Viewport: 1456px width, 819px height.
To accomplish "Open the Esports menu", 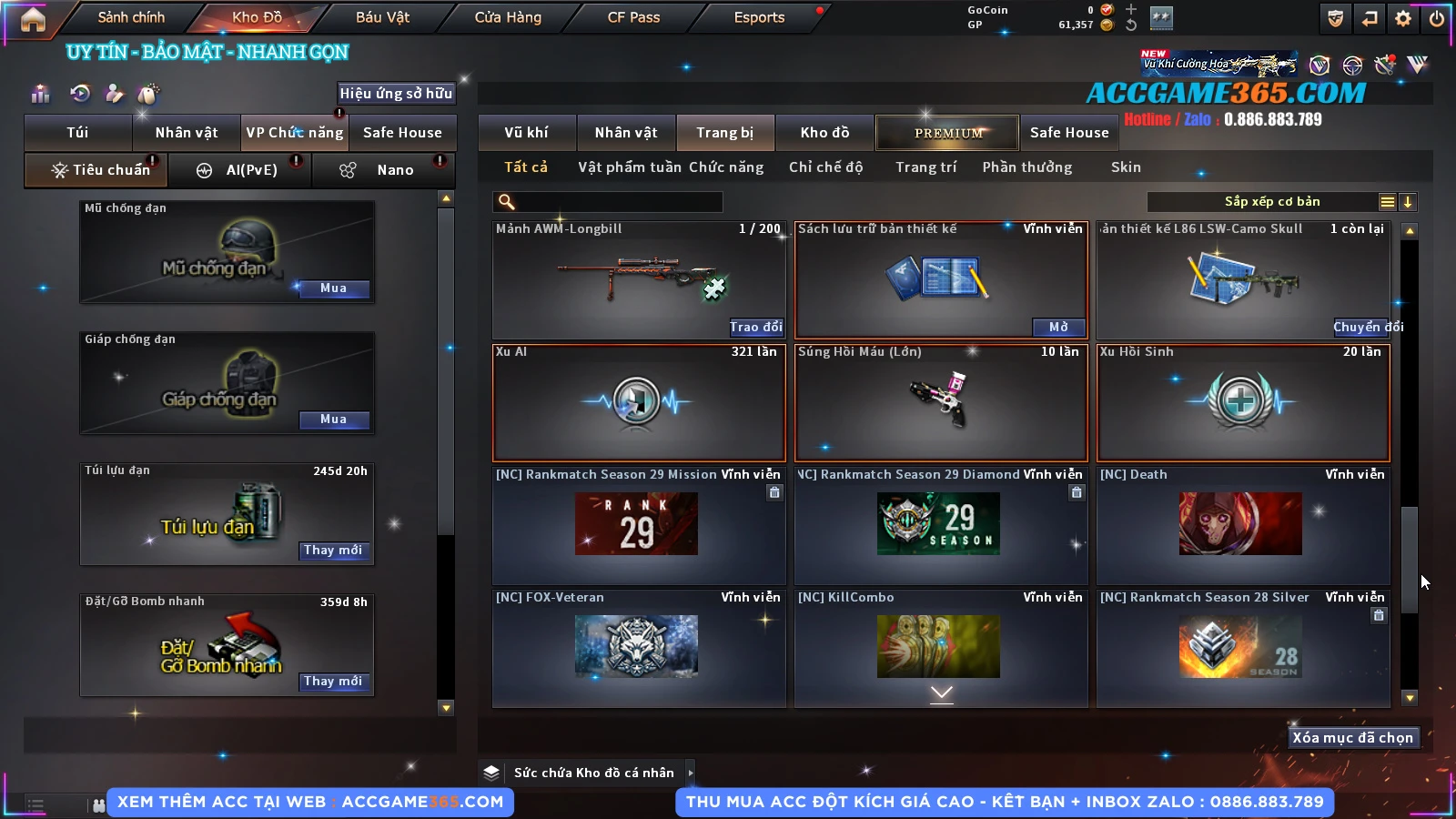I will point(759,17).
